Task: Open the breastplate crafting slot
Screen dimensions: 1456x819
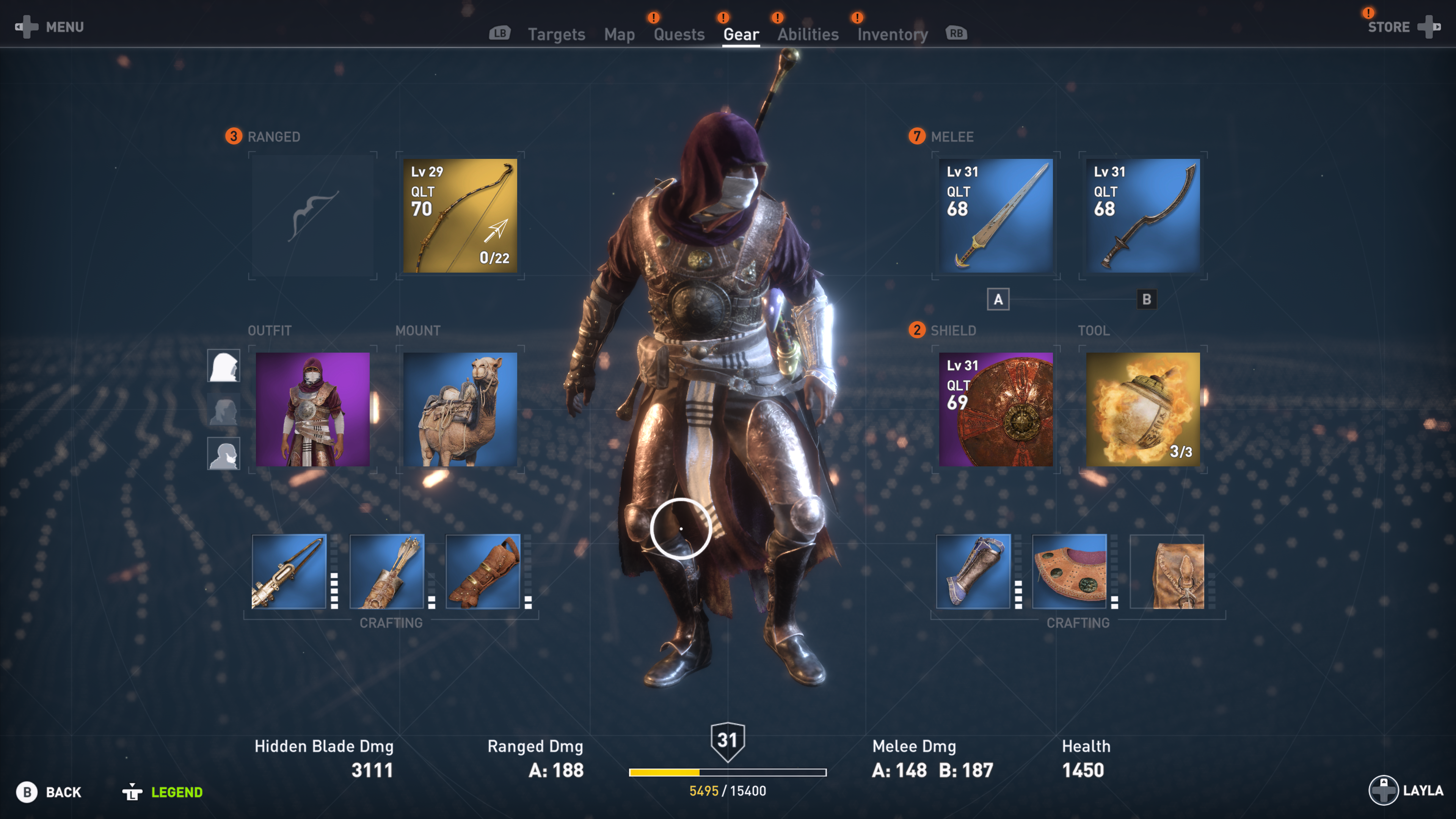Action: (x=1069, y=571)
